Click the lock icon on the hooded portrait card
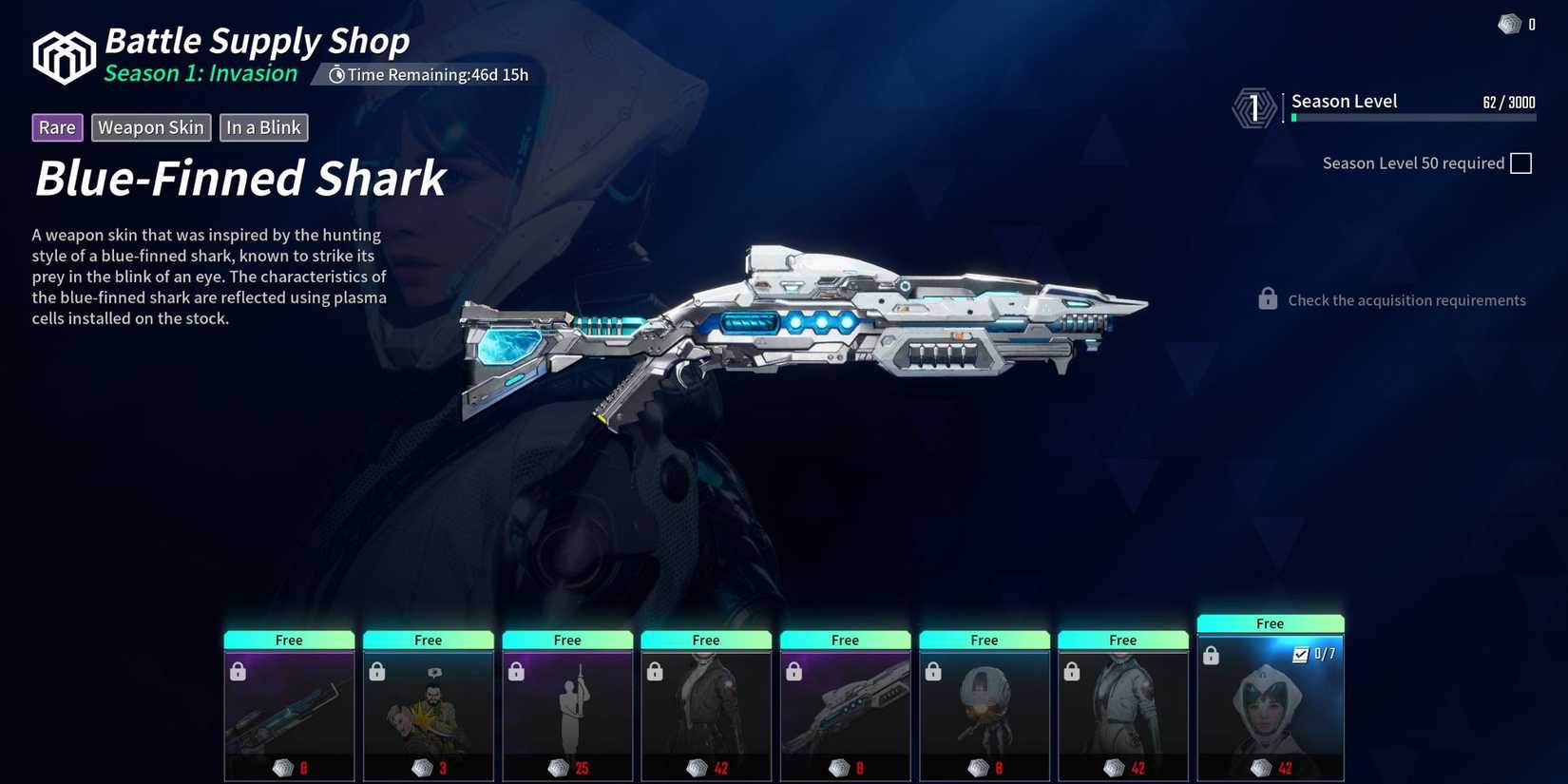The height and width of the screenshot is (784, 1568). pyautogui.click(x=1213, y=655)
